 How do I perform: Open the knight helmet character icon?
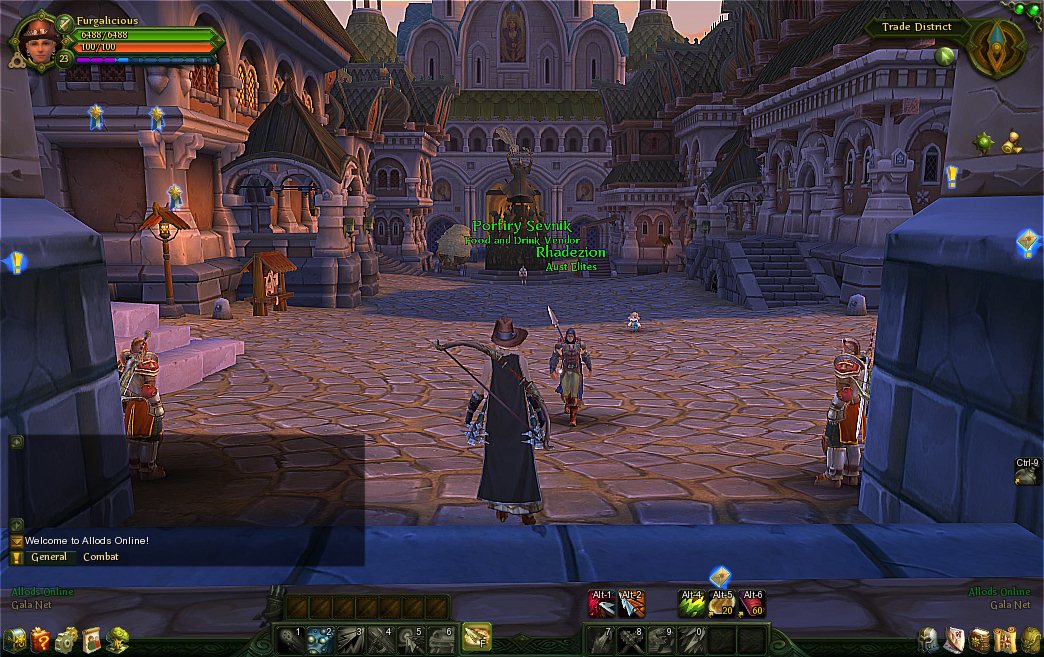(928, 640)
